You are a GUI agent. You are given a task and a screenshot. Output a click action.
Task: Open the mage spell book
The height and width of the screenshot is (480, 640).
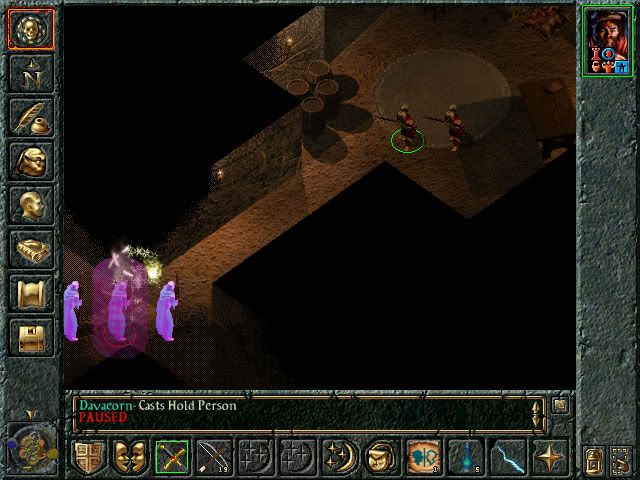tap(31, 250)
